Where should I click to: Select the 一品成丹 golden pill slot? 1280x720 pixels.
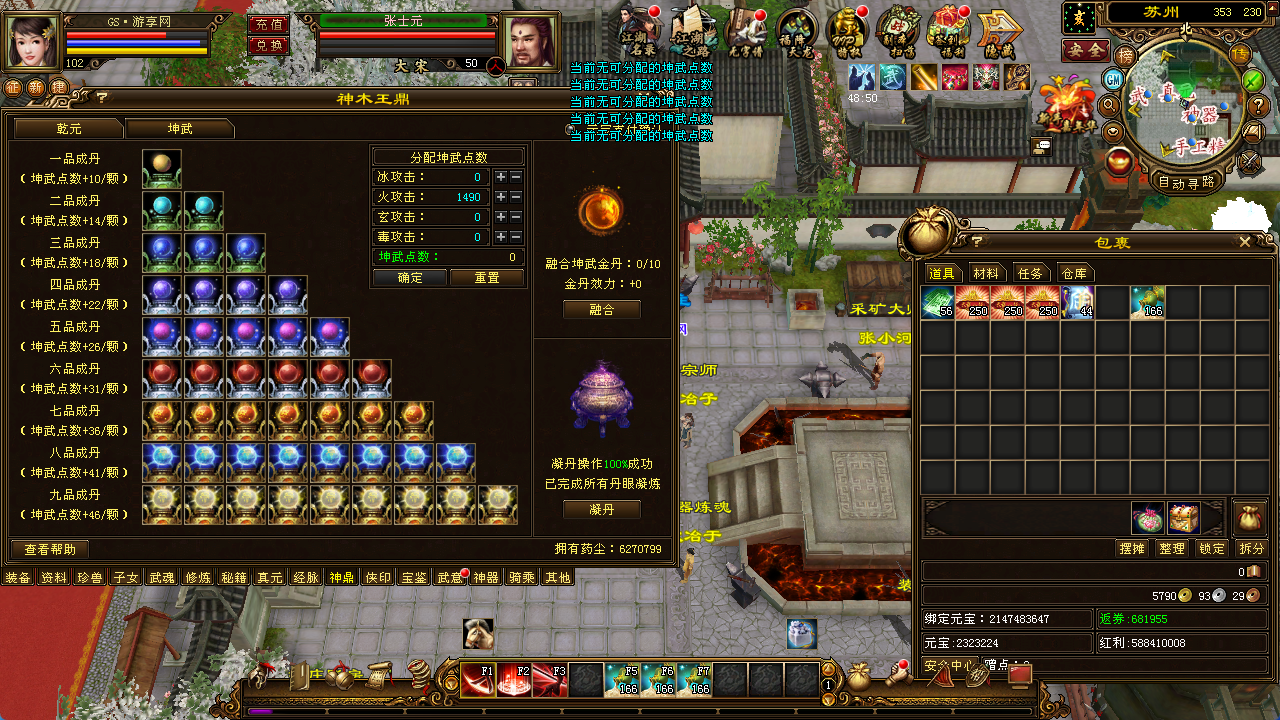tap(162, 169)
